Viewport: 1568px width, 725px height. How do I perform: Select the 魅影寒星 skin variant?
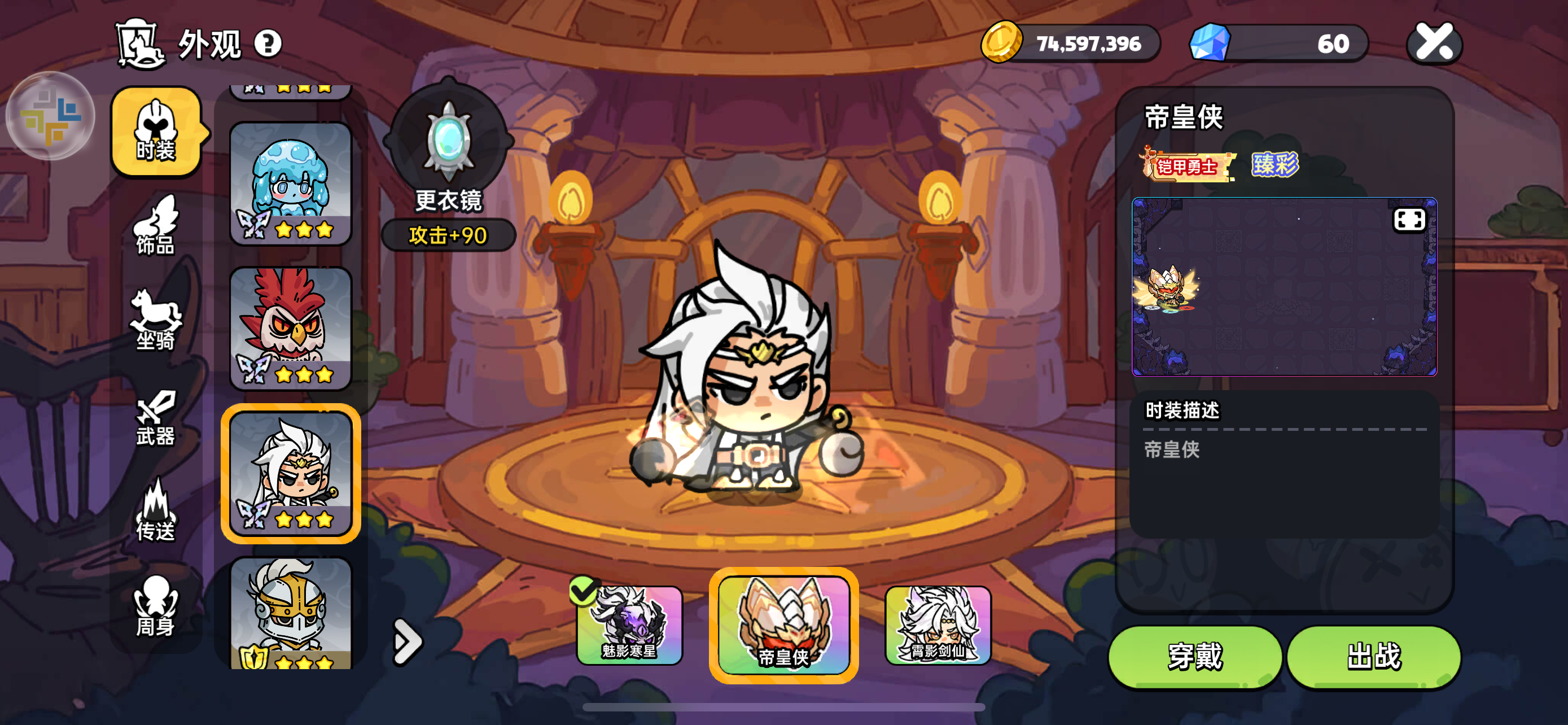(x=629, y=625)
